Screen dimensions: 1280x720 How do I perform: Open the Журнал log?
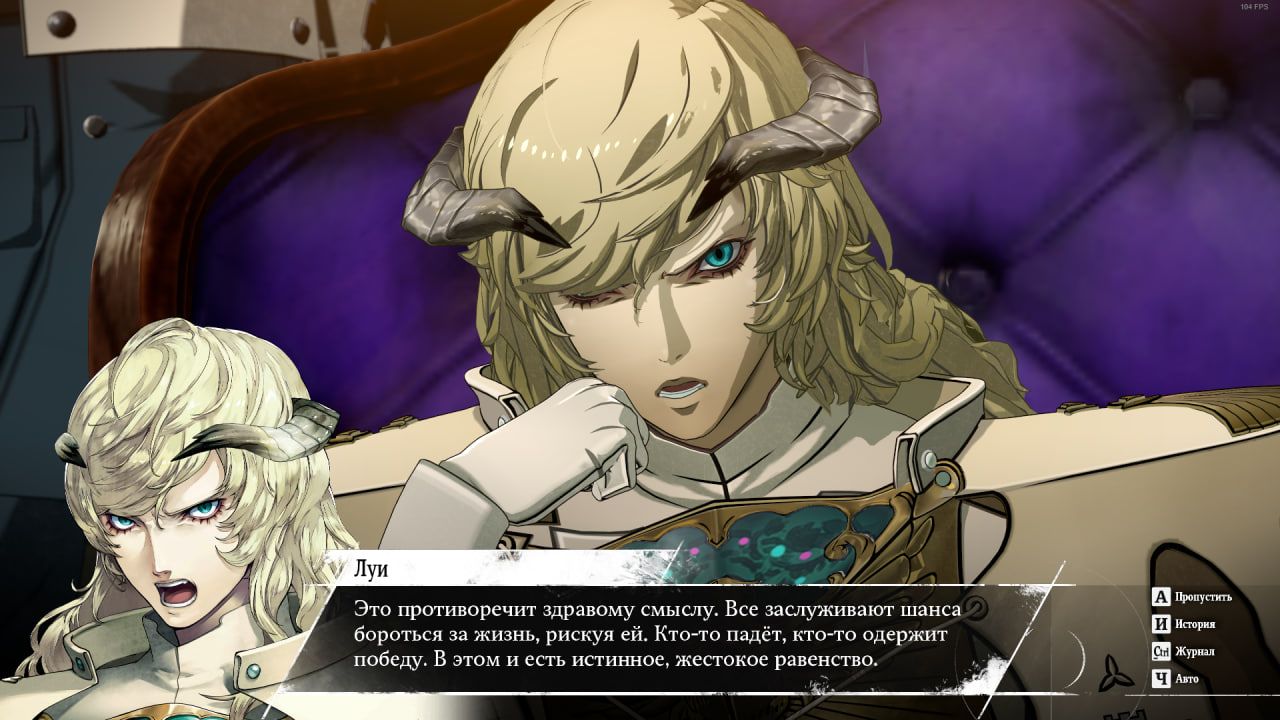1184,652
